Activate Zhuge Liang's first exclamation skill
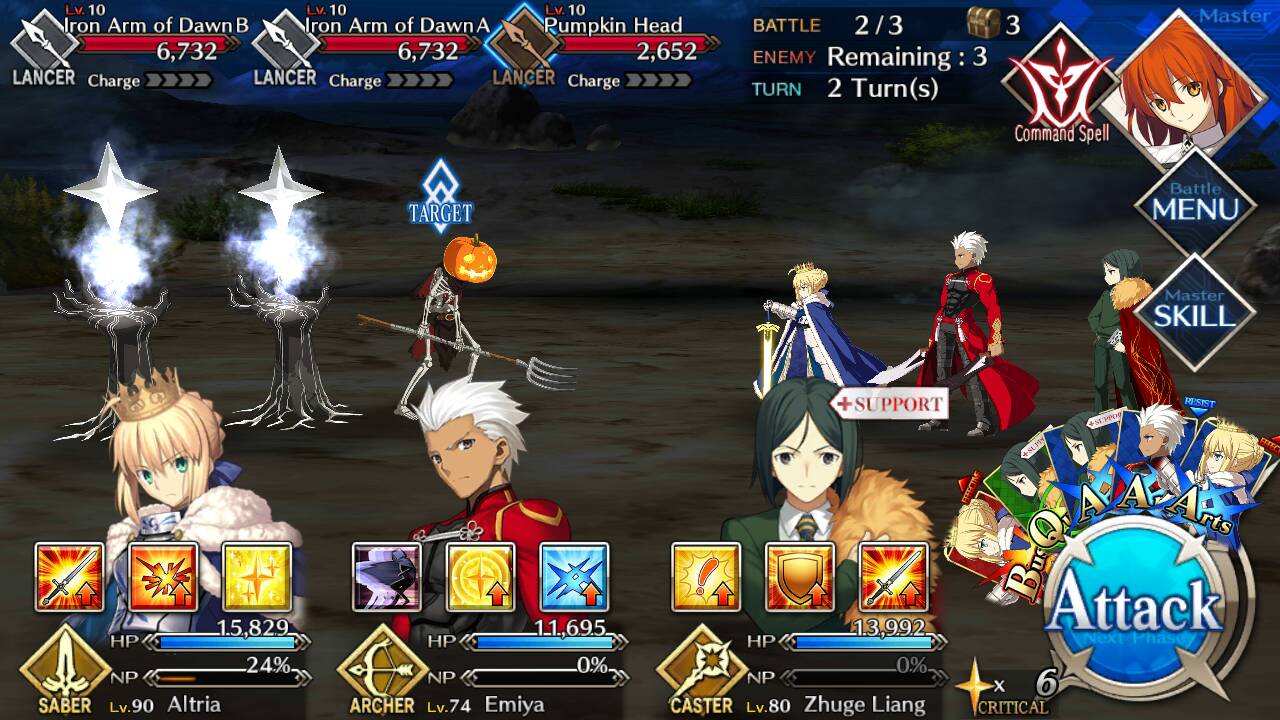Screen dimensions: 1280x720 [706, 577]
